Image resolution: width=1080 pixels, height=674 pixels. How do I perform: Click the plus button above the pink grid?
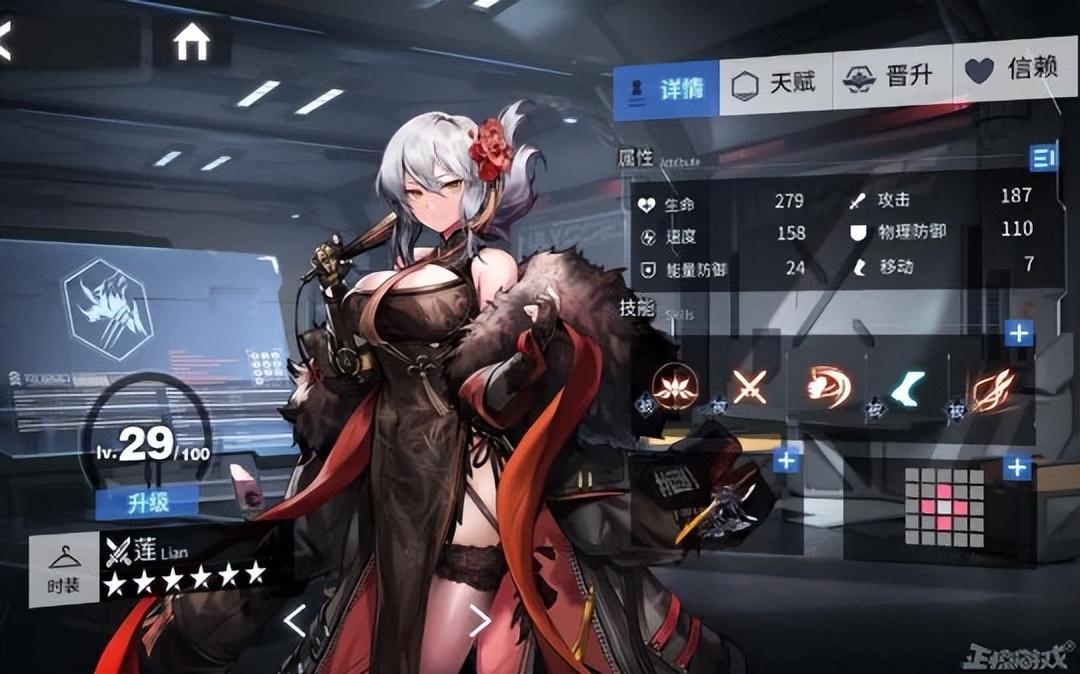pyautogui.click(x=1017, y=467)
